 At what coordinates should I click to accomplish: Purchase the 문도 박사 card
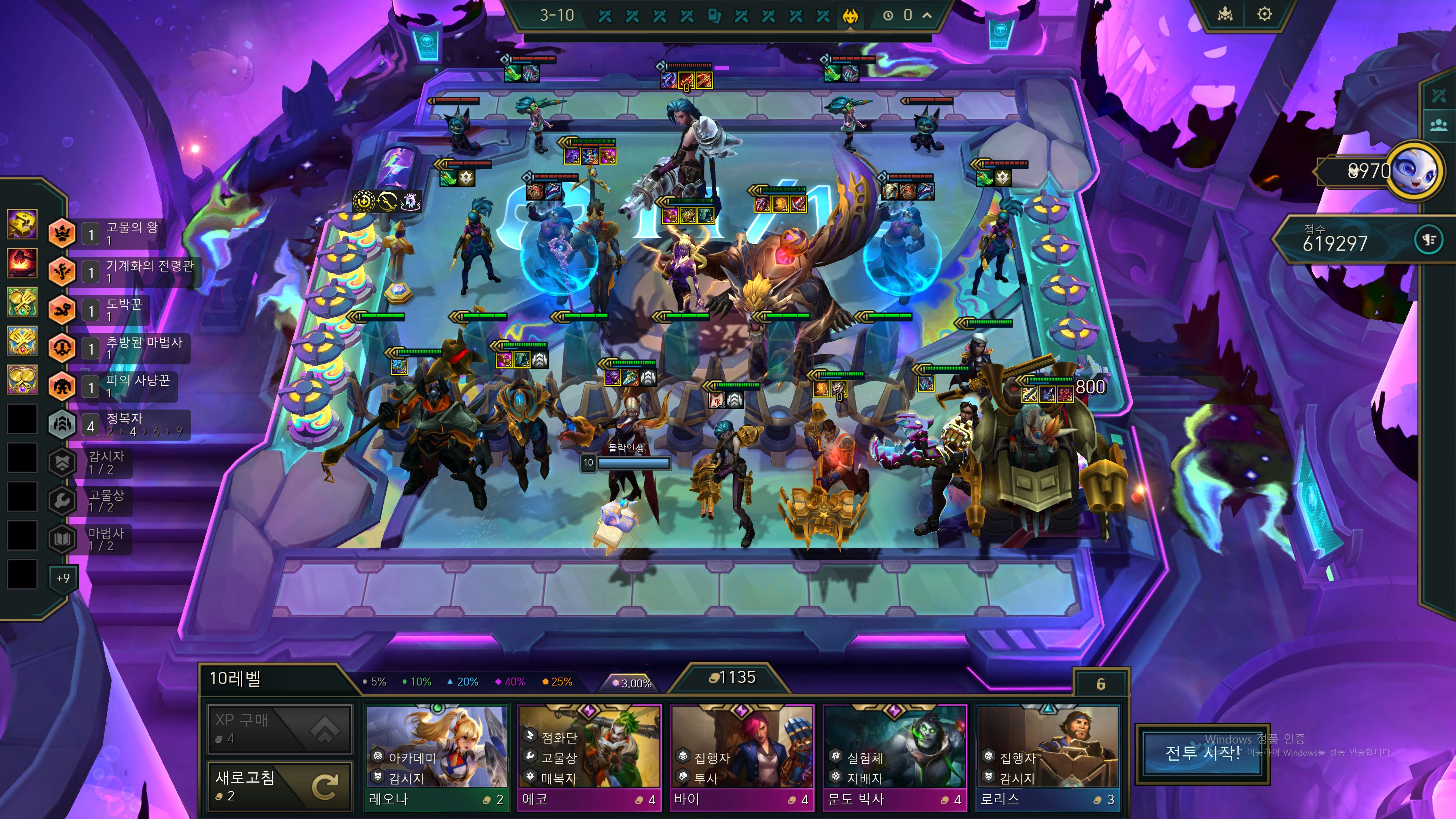[x=894, y=756]
